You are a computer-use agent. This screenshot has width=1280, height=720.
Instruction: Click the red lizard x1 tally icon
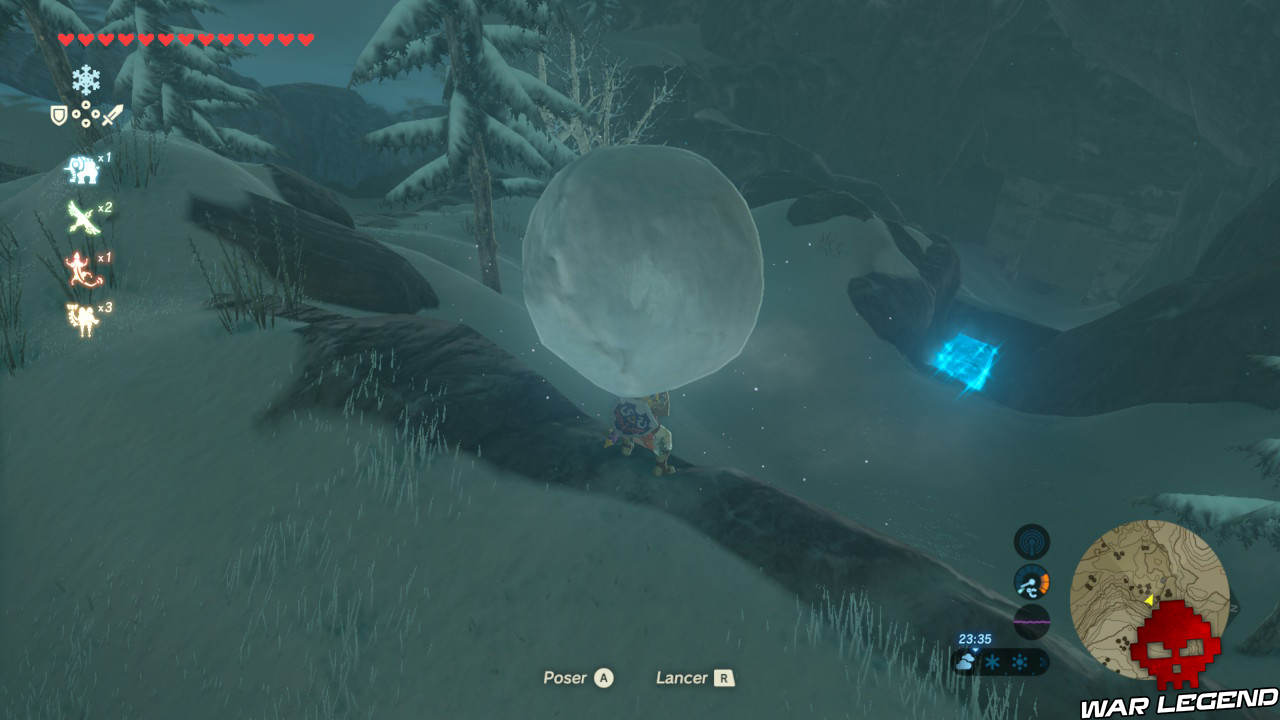click(x=79, y=266)
